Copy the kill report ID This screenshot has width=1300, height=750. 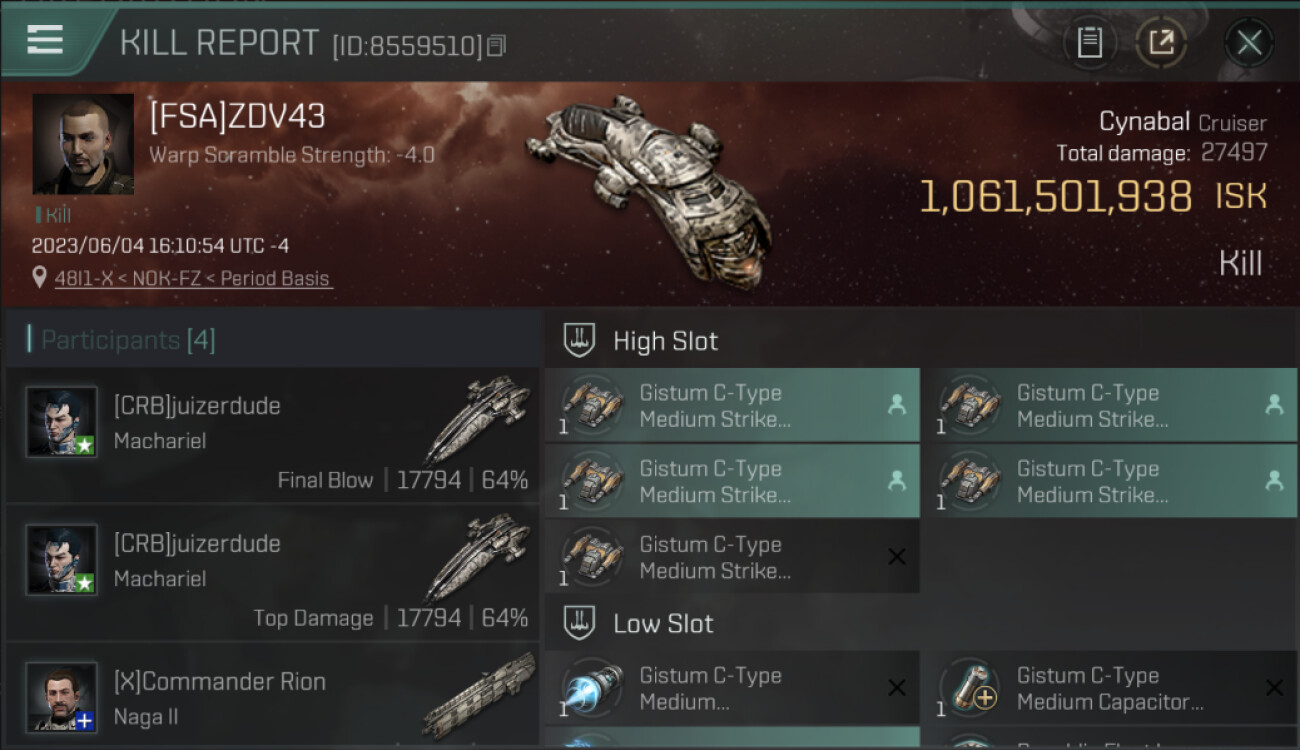tap(497, 45)
